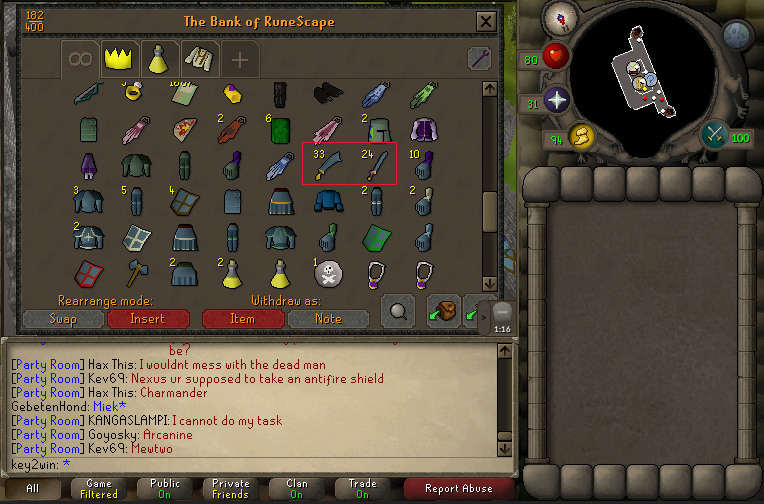Click the compass beside the minimap
Image resolution: width=764 pixels, height=504 pixels.
(558, 17)
